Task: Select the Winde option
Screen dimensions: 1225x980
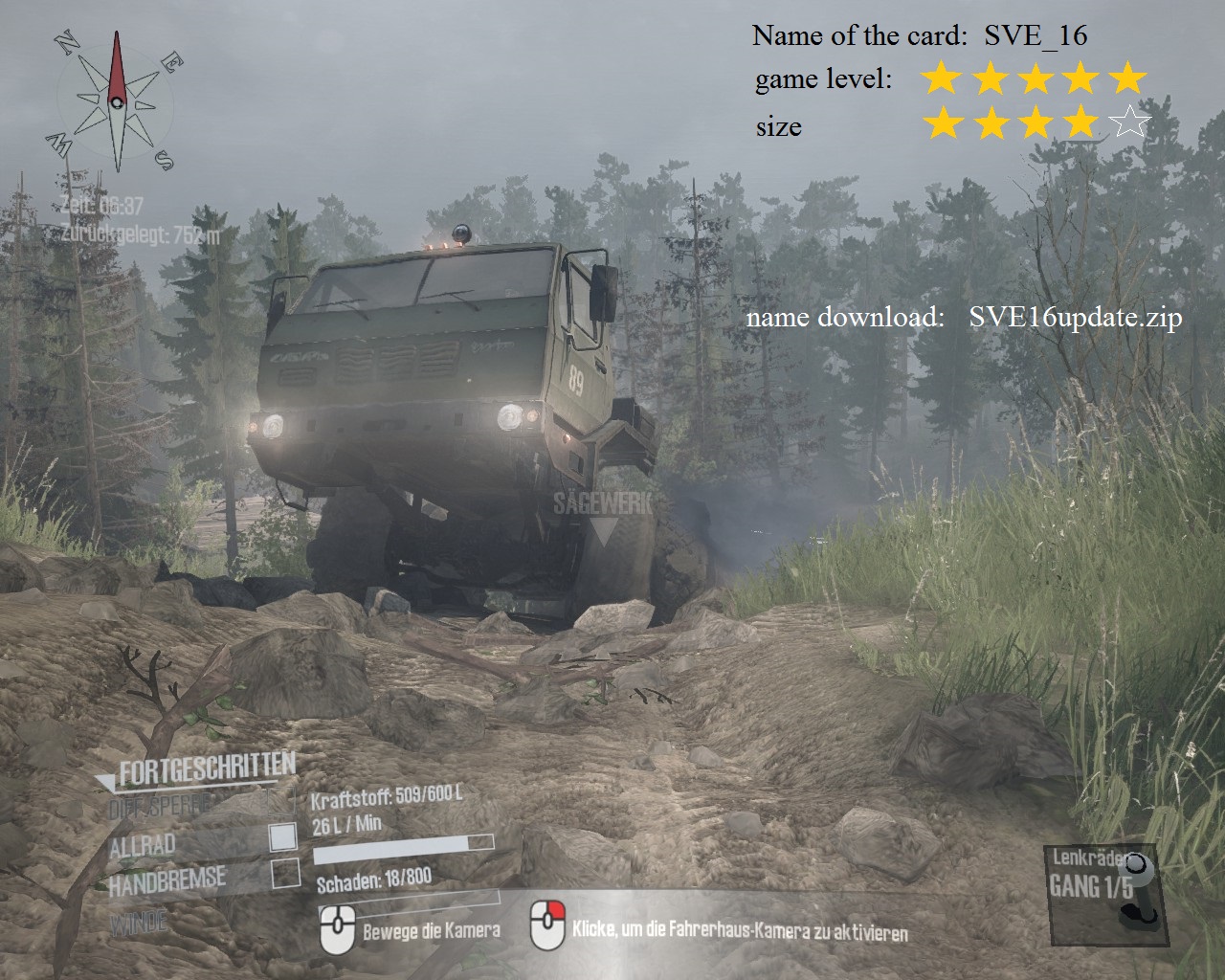Action: pos(138,924)
